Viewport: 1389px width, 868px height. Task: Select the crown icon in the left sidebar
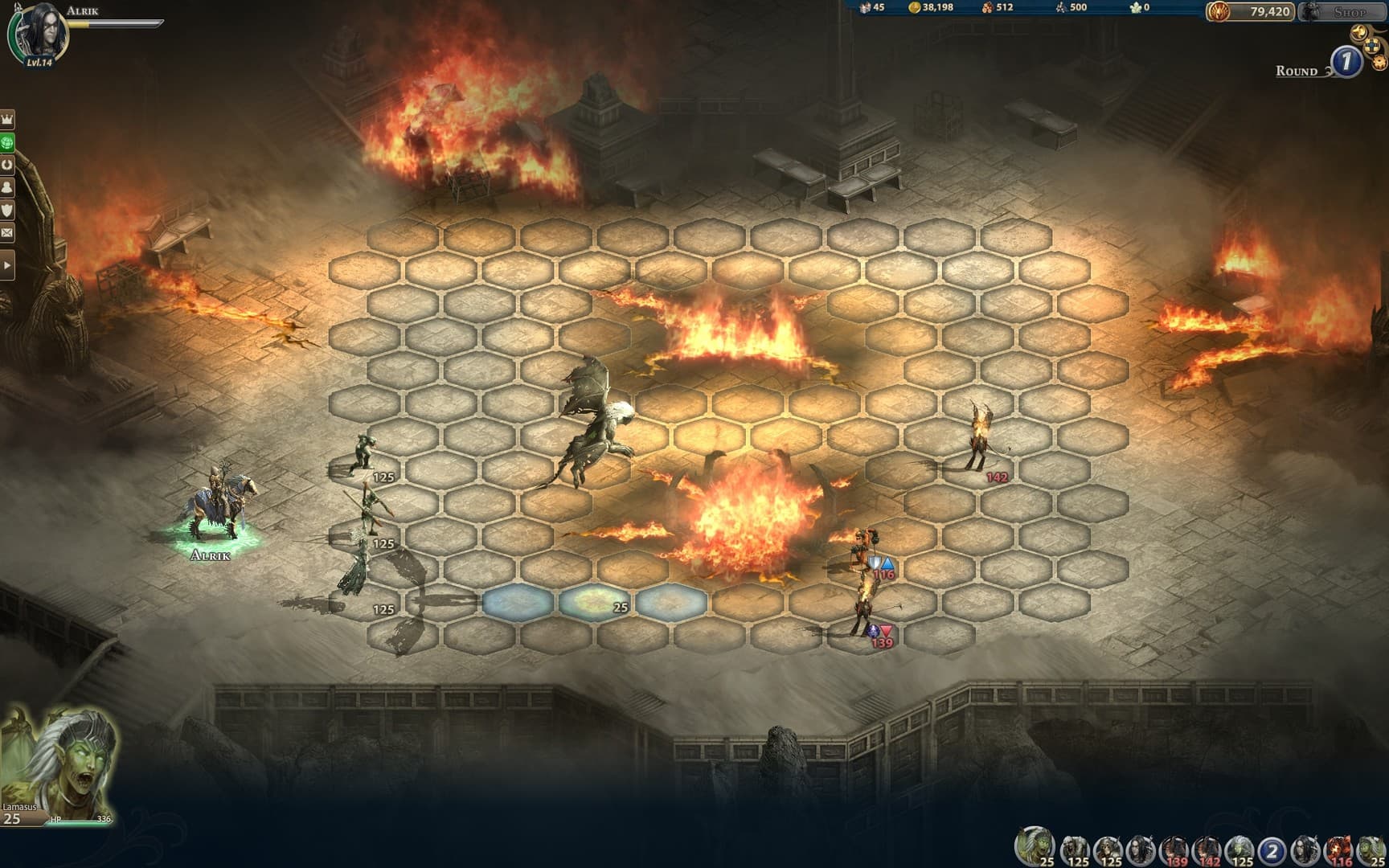click(x=7, y=119)
